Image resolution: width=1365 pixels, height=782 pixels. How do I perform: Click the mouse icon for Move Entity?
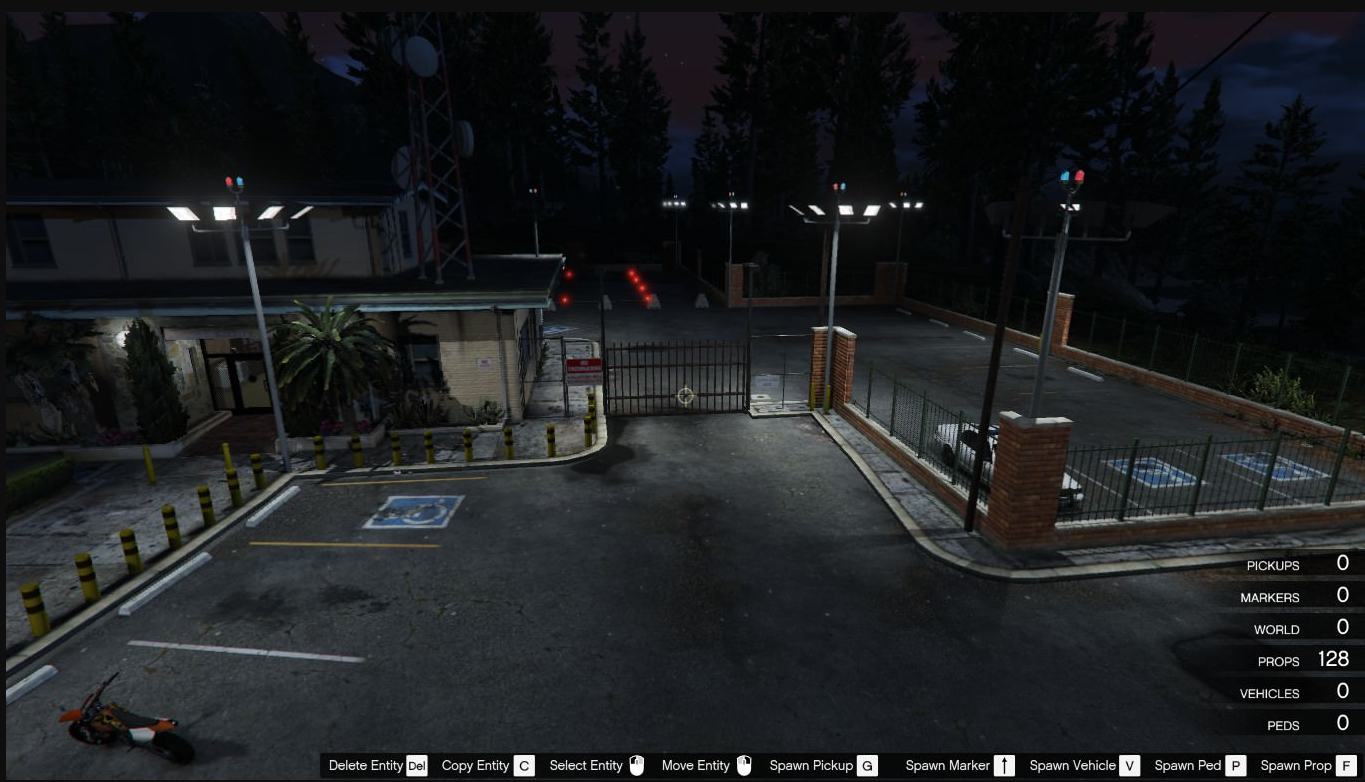(743, 765)
